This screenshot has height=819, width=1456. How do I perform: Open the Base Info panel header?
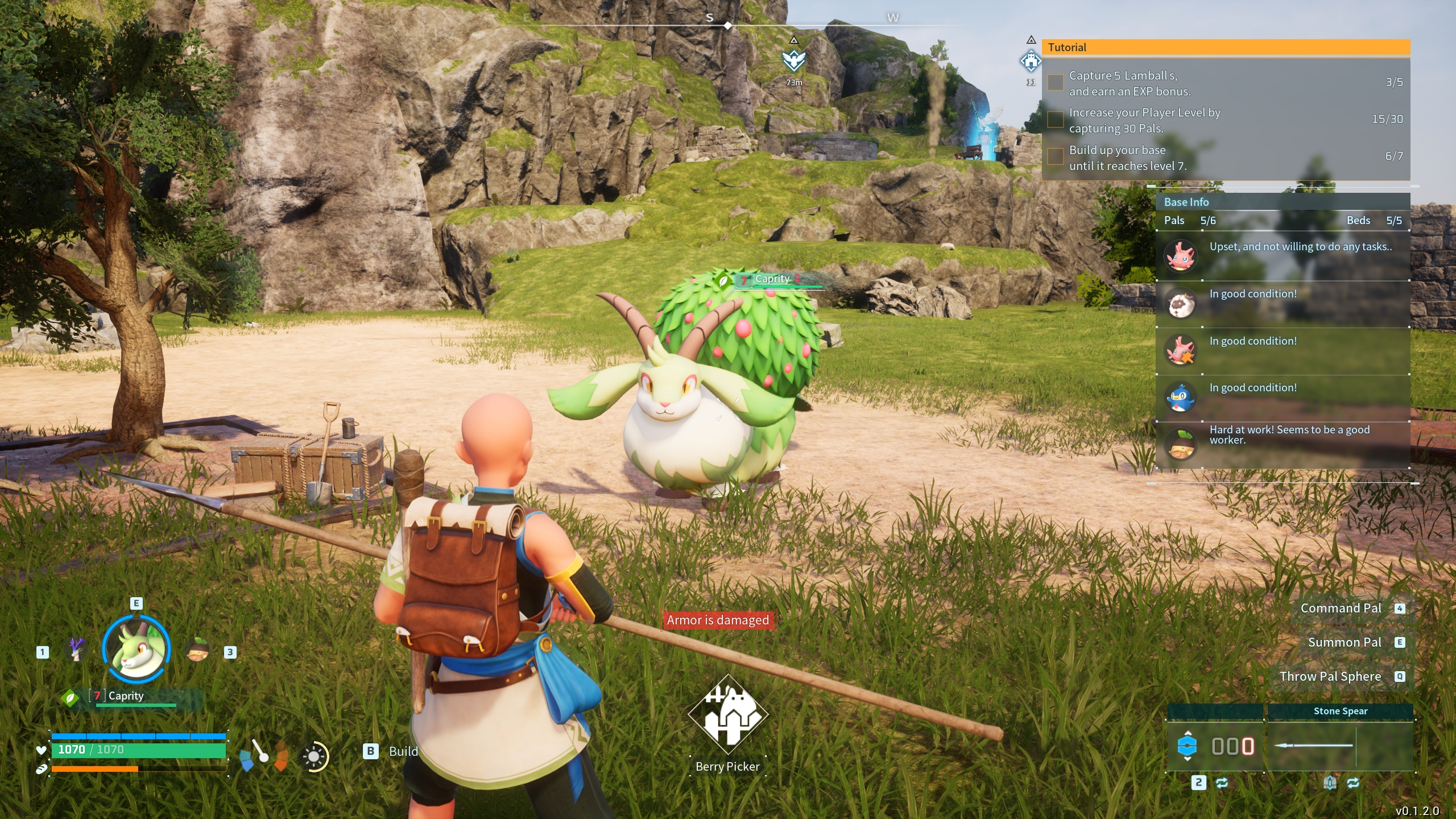coord(1282,202)
